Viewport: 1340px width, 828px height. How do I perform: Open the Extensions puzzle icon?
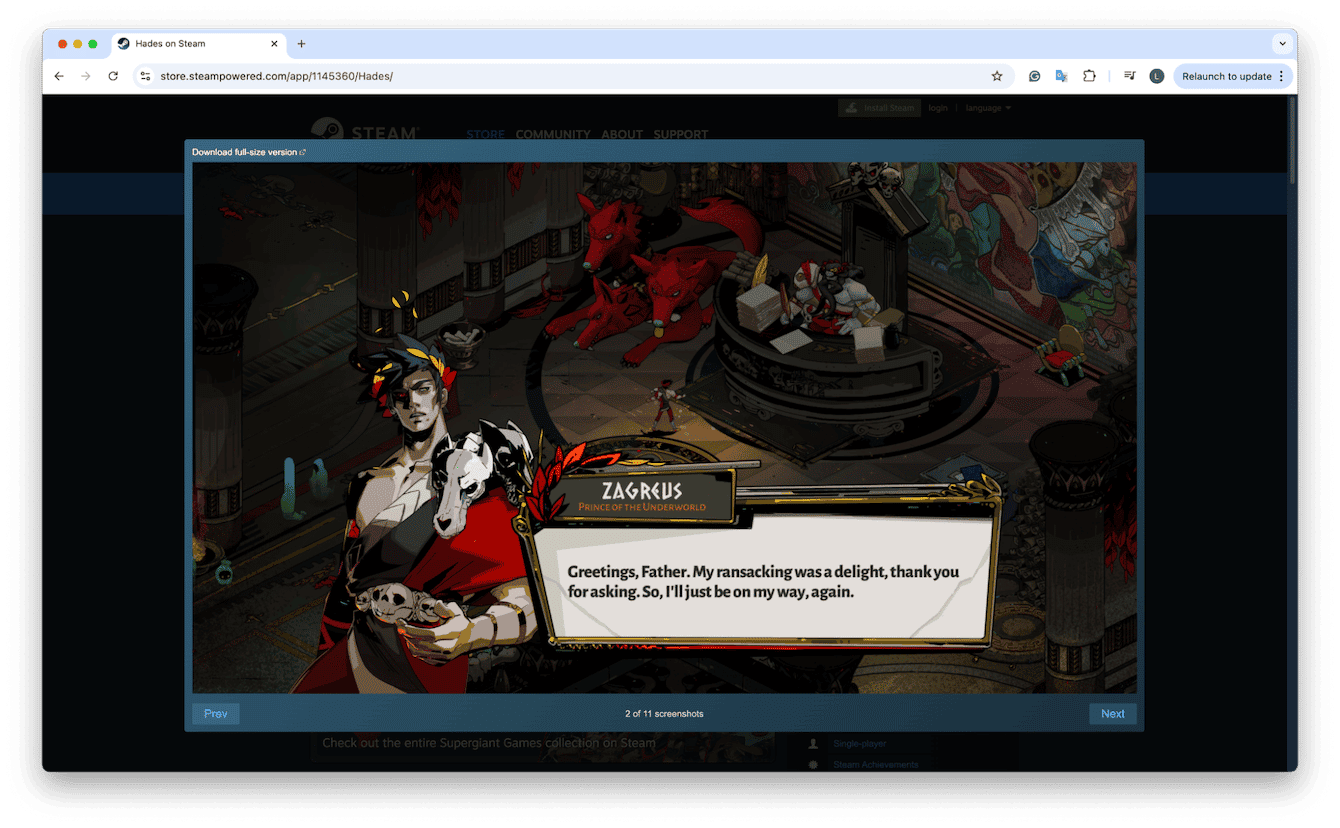pos(1089,75)
